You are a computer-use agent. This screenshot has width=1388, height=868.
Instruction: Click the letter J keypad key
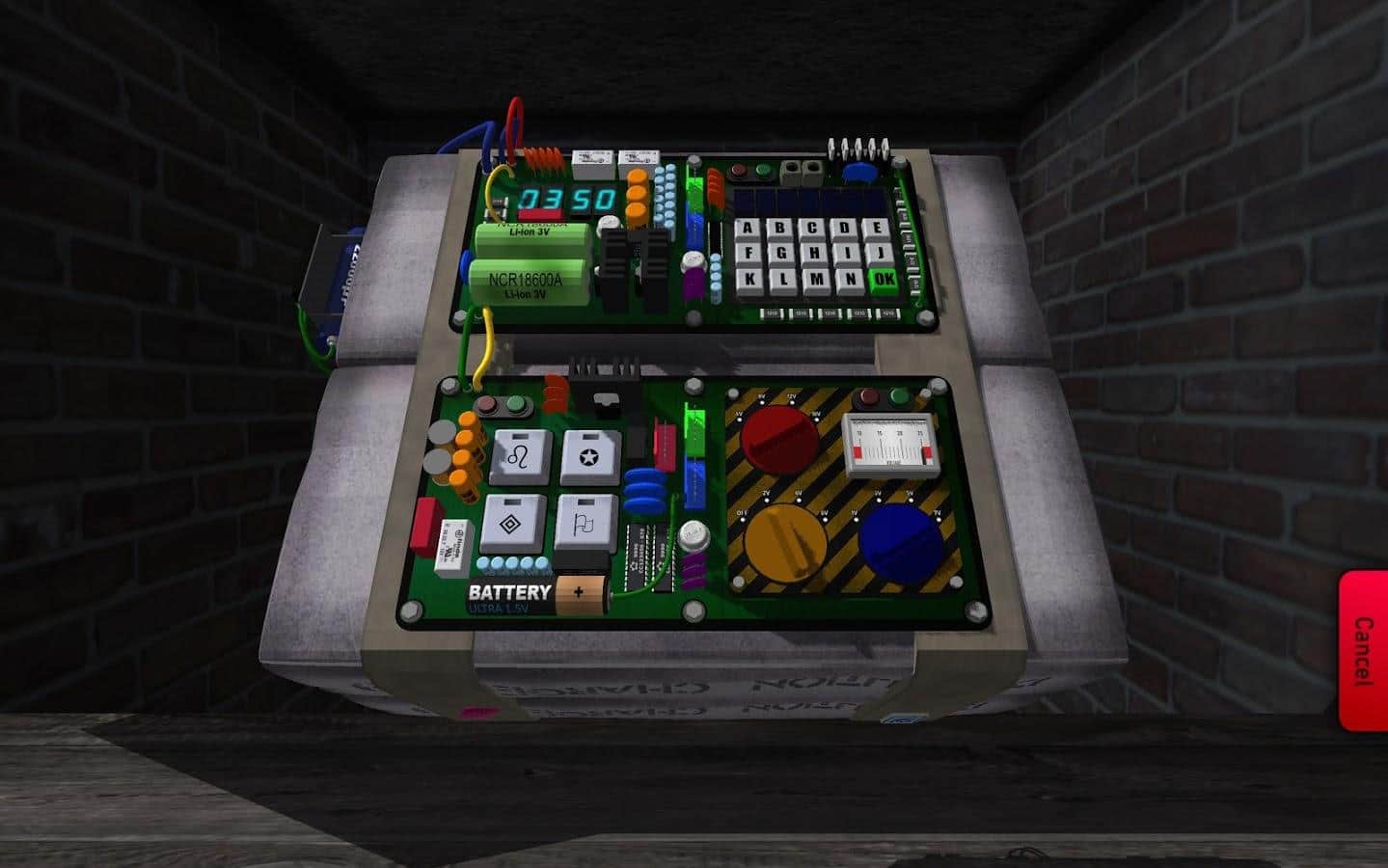click(880, 255)
